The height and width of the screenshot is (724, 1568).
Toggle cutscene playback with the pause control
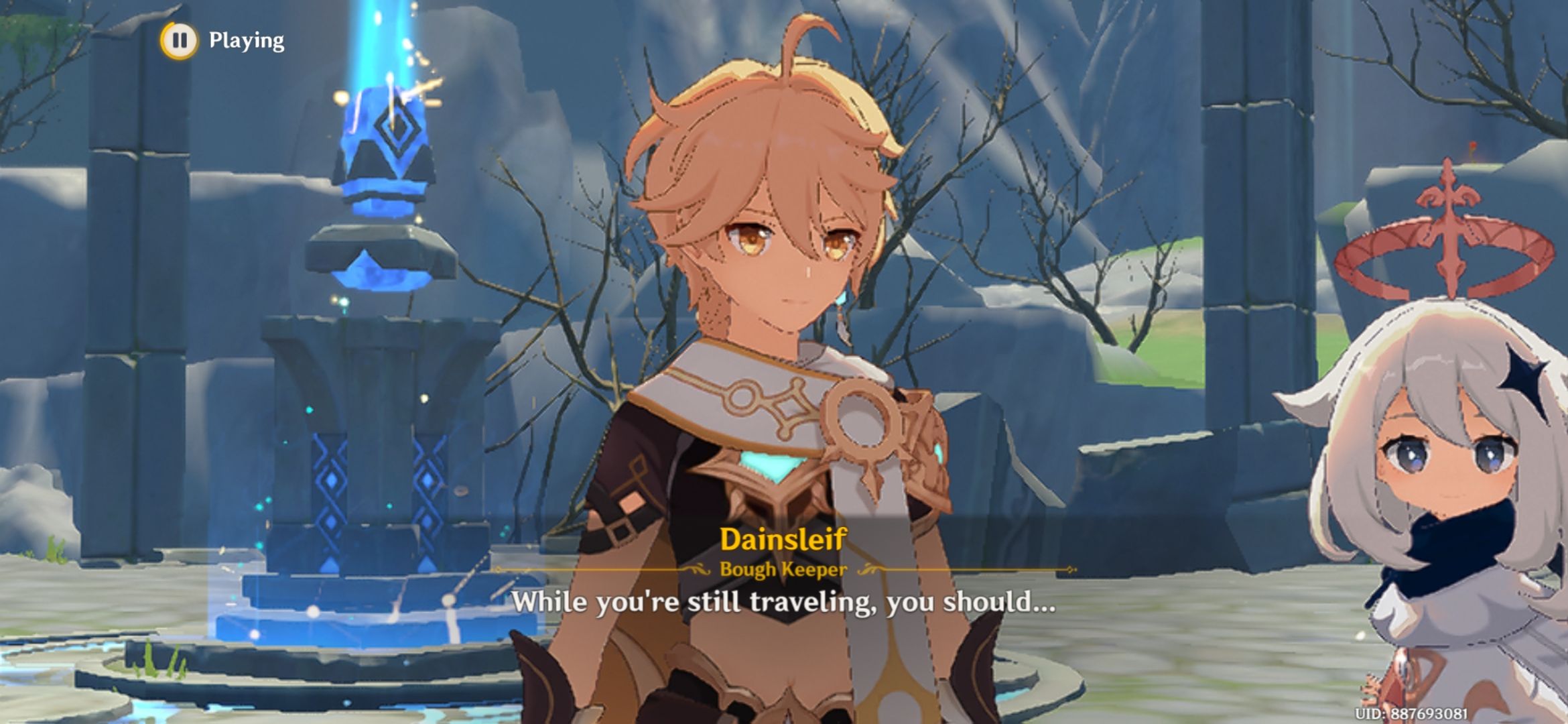coord(180,42)
